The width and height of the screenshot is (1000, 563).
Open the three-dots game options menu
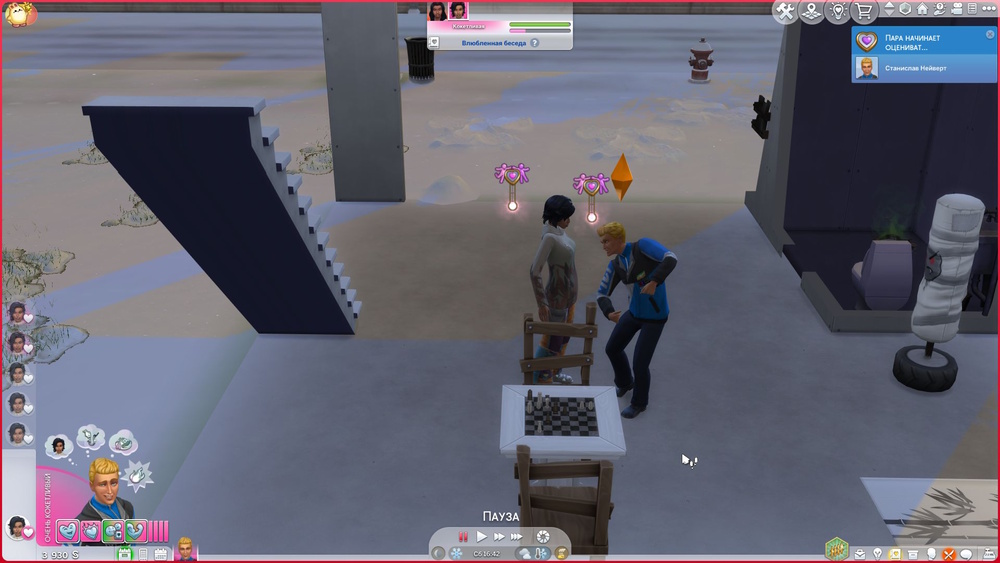[988, 9]
